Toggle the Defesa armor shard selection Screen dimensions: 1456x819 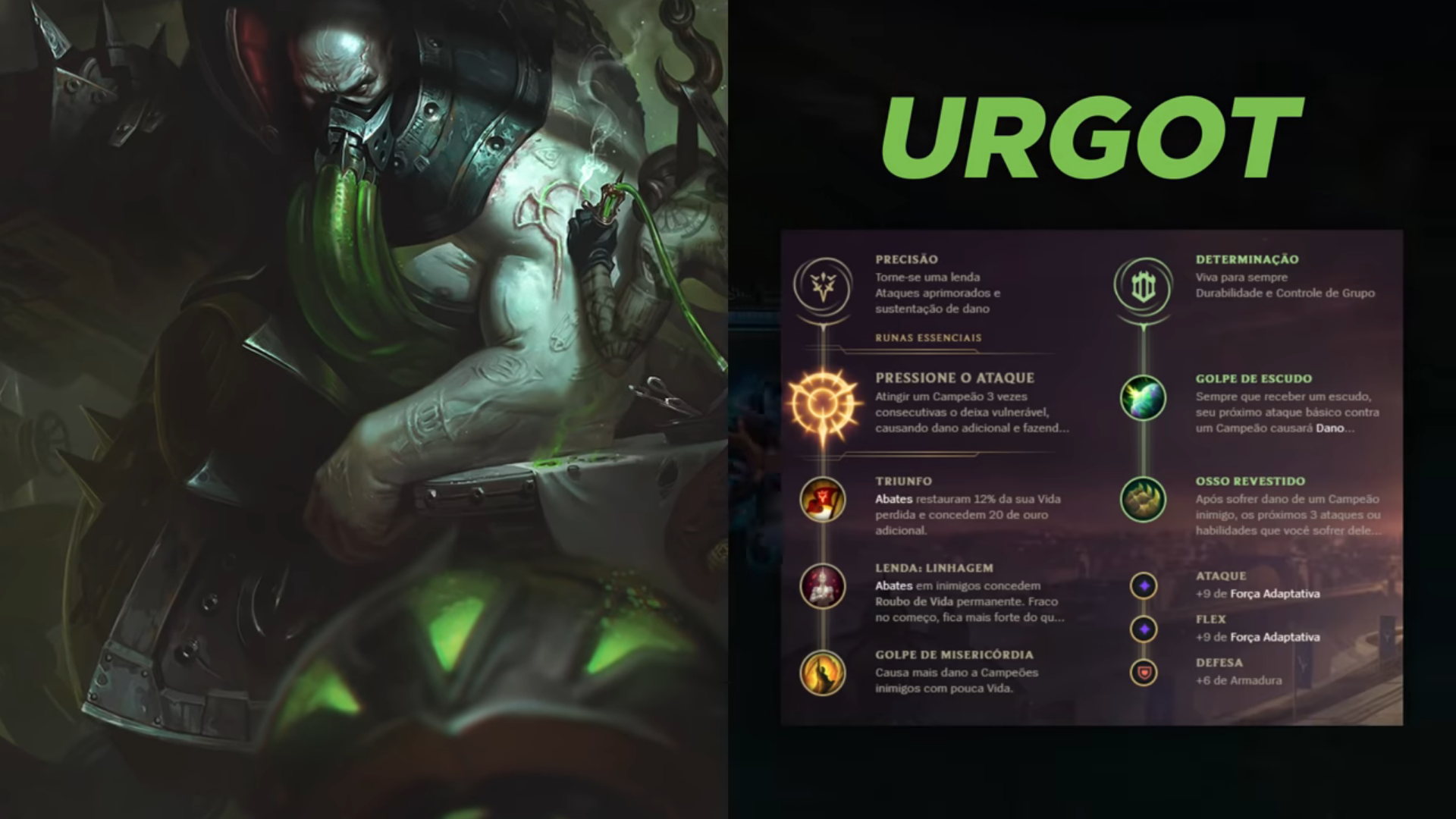[x=1143, y=673]
